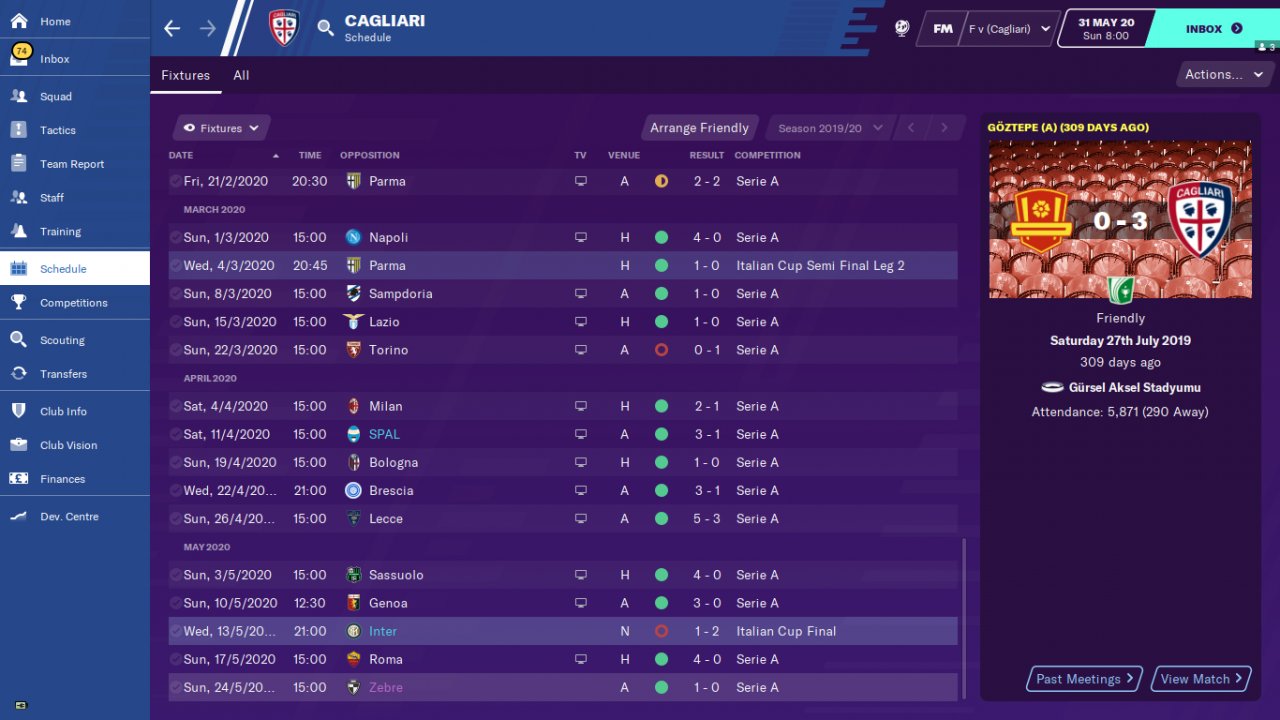Open the Inbox sidebar entry
The width and height of the screenshot is (1280, 720).
55,59
